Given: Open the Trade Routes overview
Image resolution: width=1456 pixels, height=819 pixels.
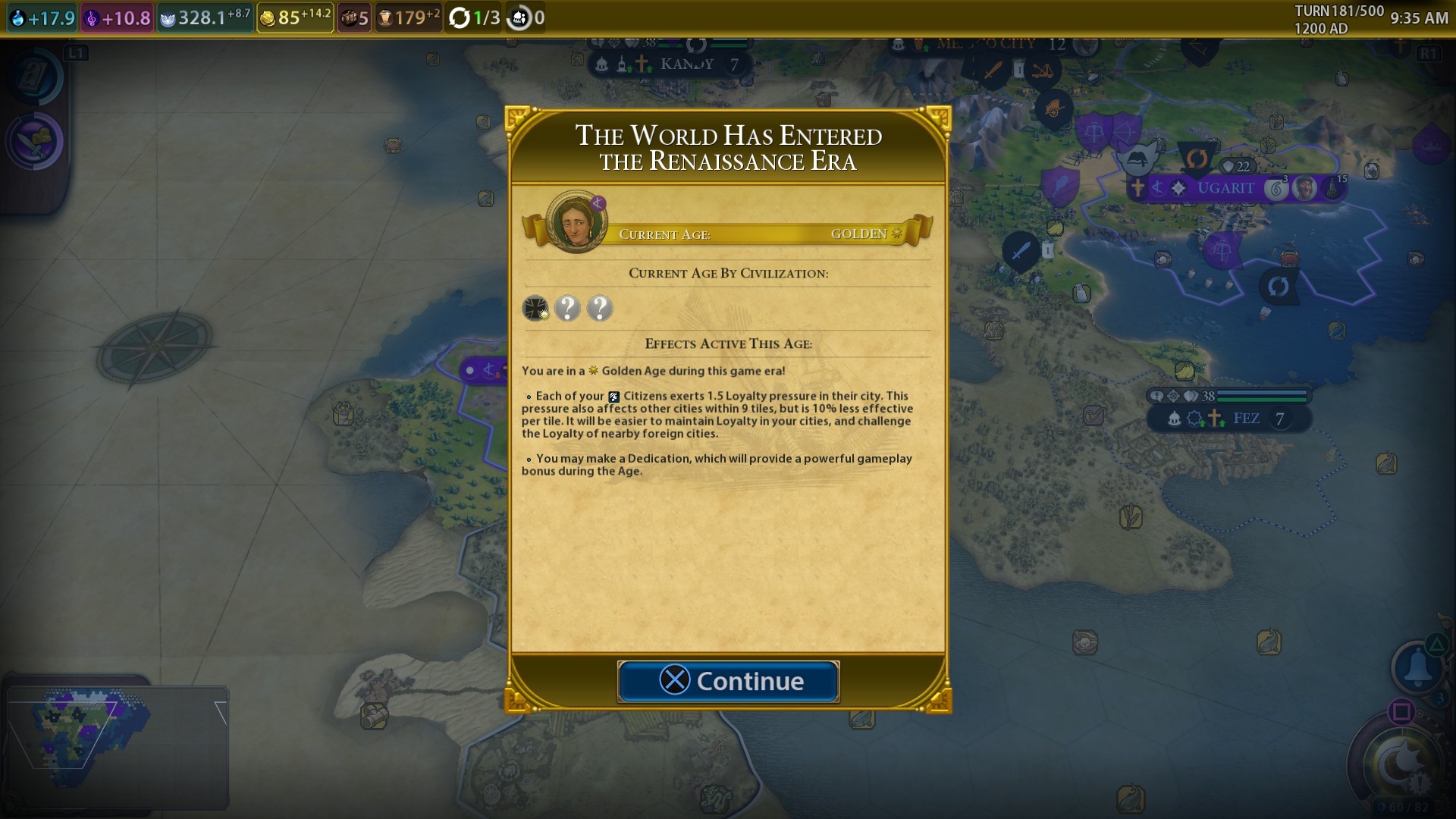Looking at the screenshot, I should click(x=353, y=17).
